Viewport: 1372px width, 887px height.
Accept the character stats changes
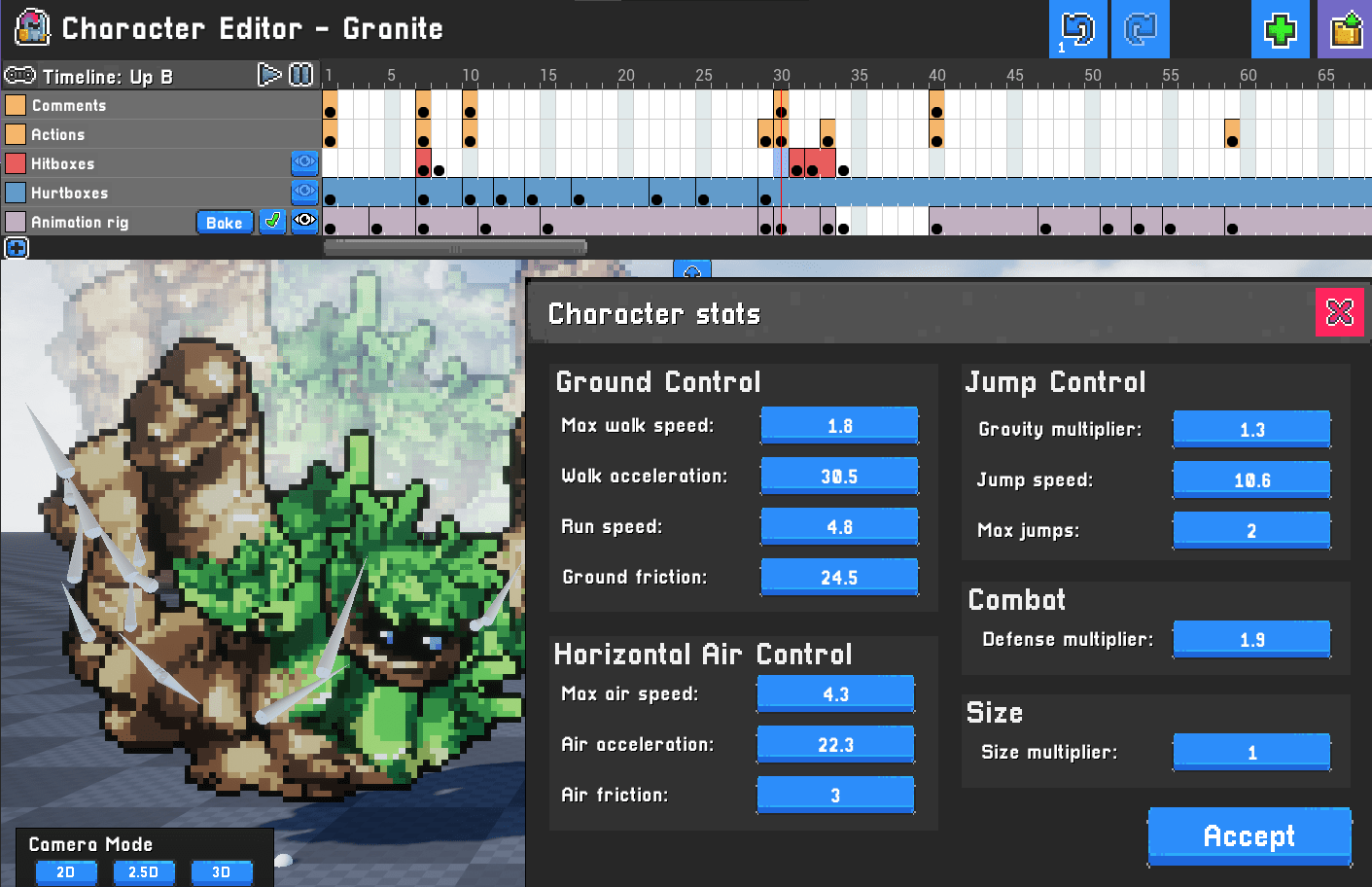tap(1249, 835)
